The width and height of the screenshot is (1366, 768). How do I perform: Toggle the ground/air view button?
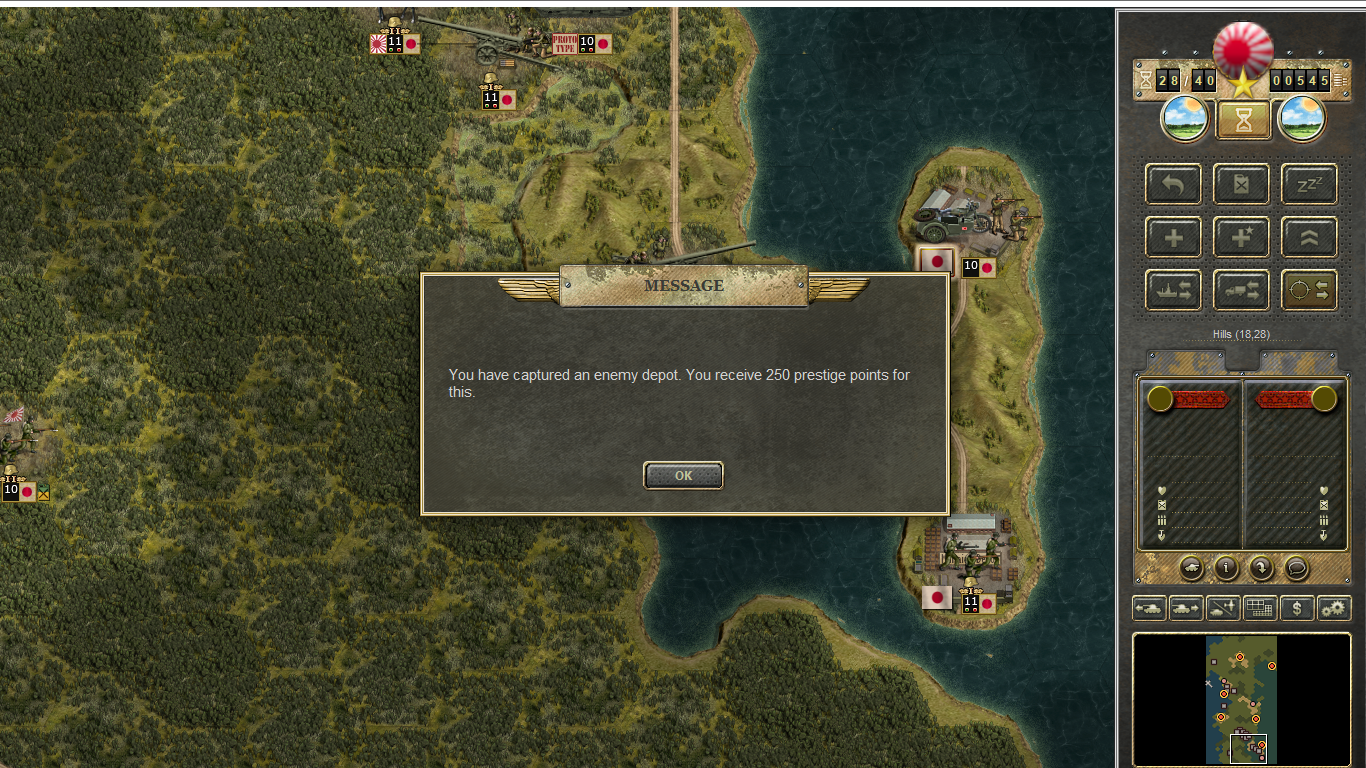[1223, 607]
